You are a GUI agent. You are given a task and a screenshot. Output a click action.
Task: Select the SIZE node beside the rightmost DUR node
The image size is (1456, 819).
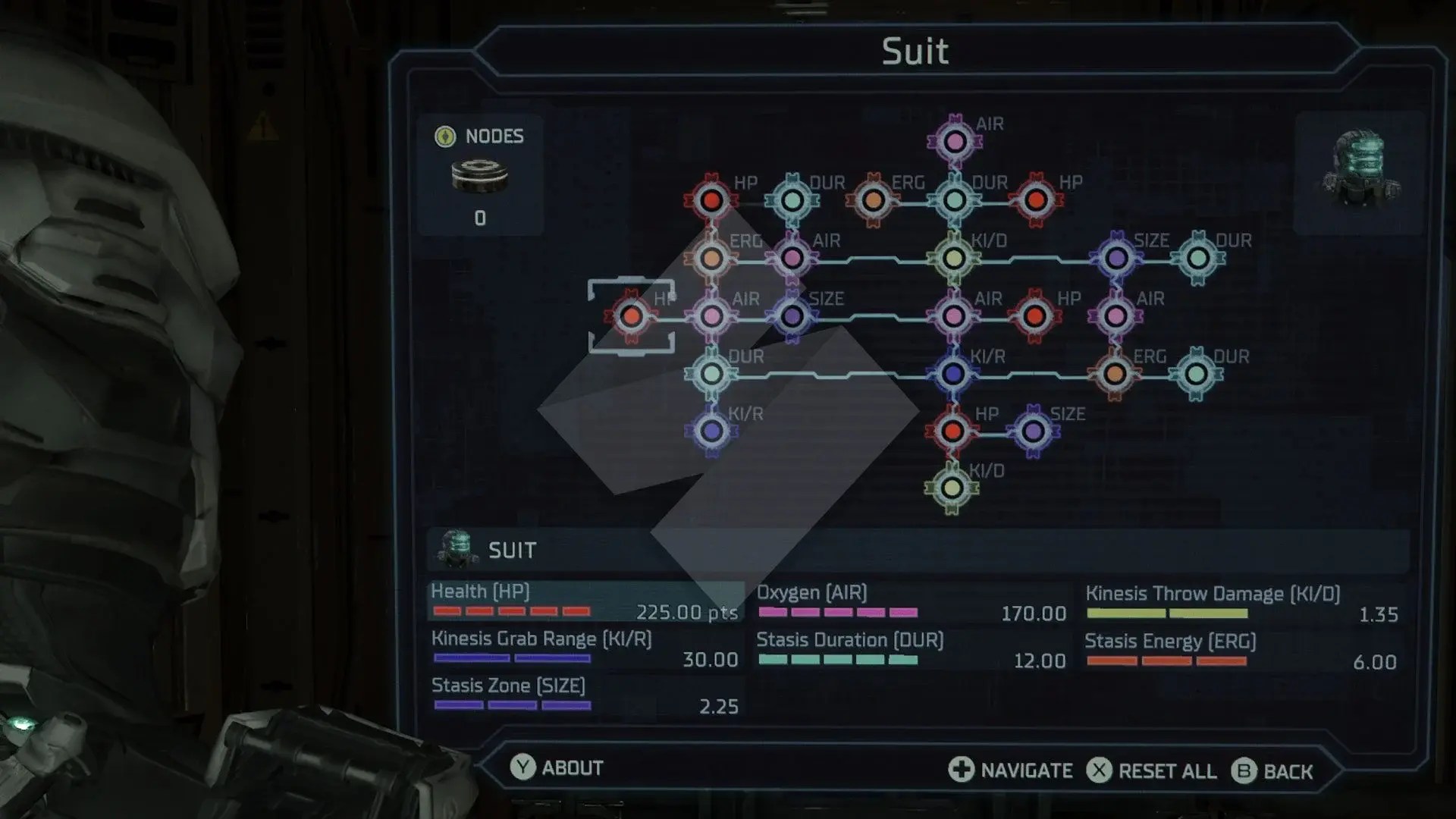(x=1116, y=258)
